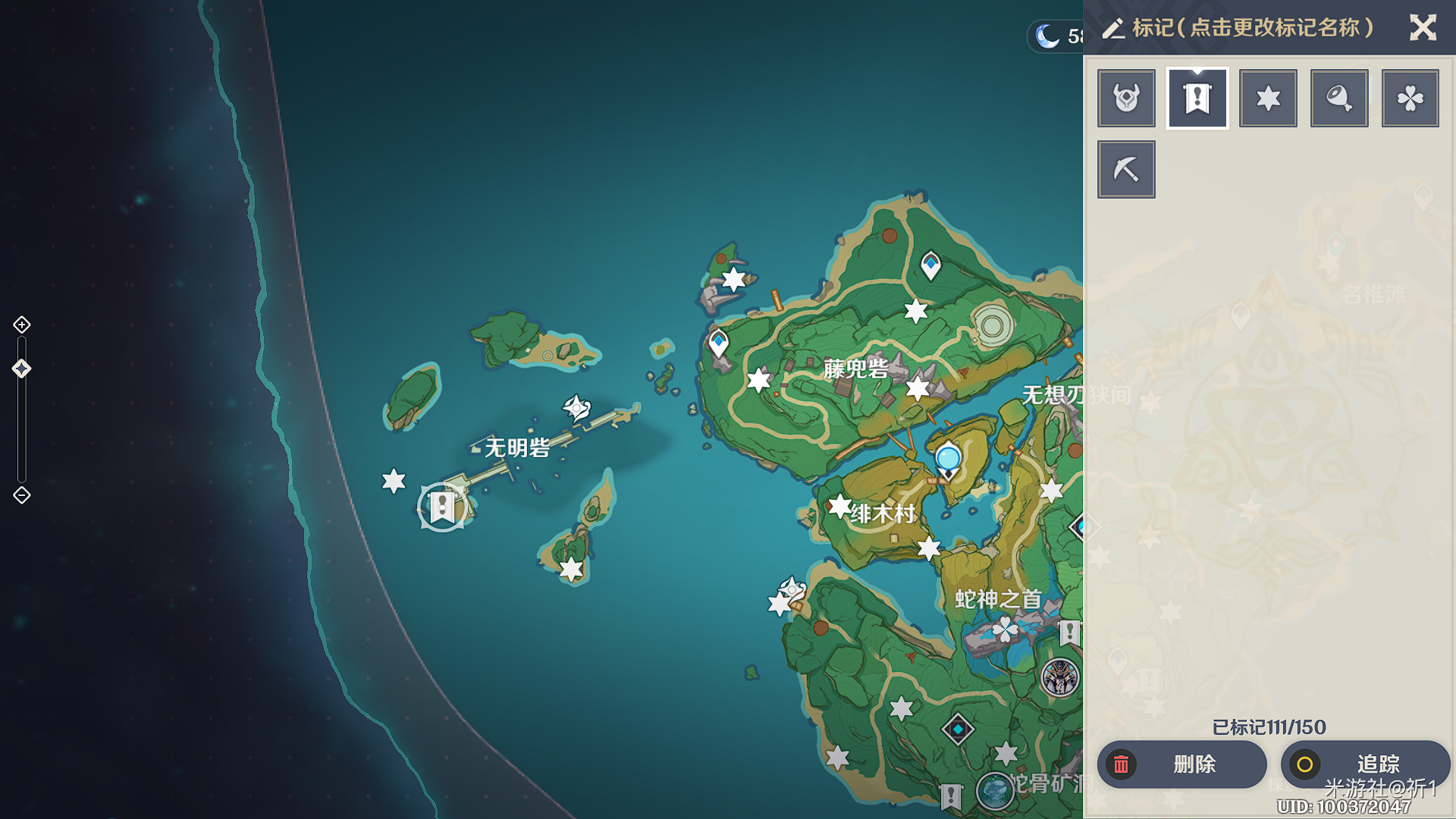Zoom out the map with minus button
This screenshot has width=1456, height=819.
pos(22,495)
